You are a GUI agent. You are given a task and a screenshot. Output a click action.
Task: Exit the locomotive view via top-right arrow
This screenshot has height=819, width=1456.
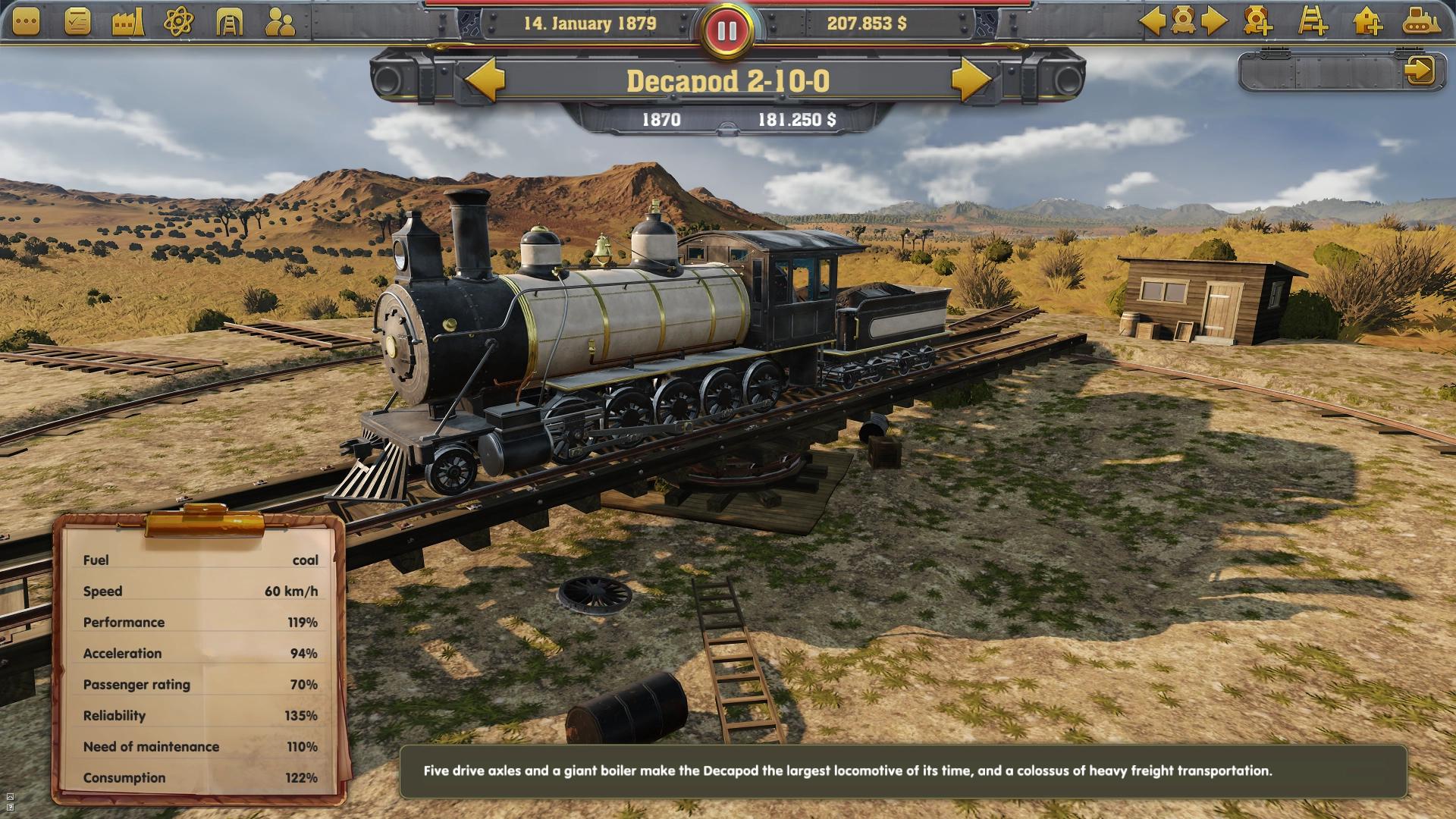tap(1422, 68)
